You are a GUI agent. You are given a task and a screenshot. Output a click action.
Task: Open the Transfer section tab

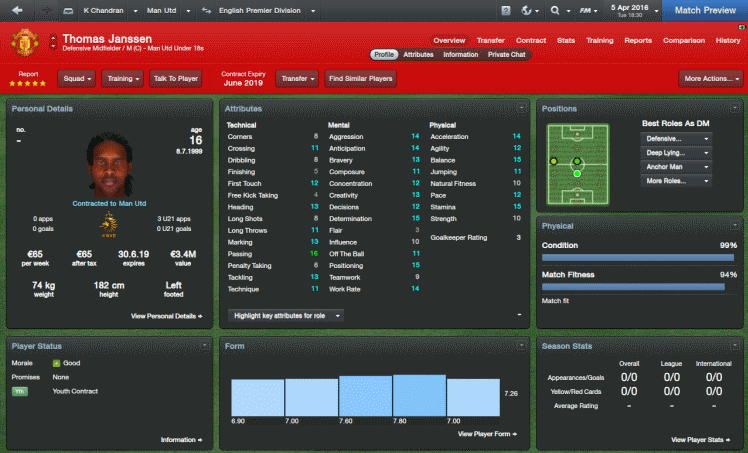coord(490,40)
